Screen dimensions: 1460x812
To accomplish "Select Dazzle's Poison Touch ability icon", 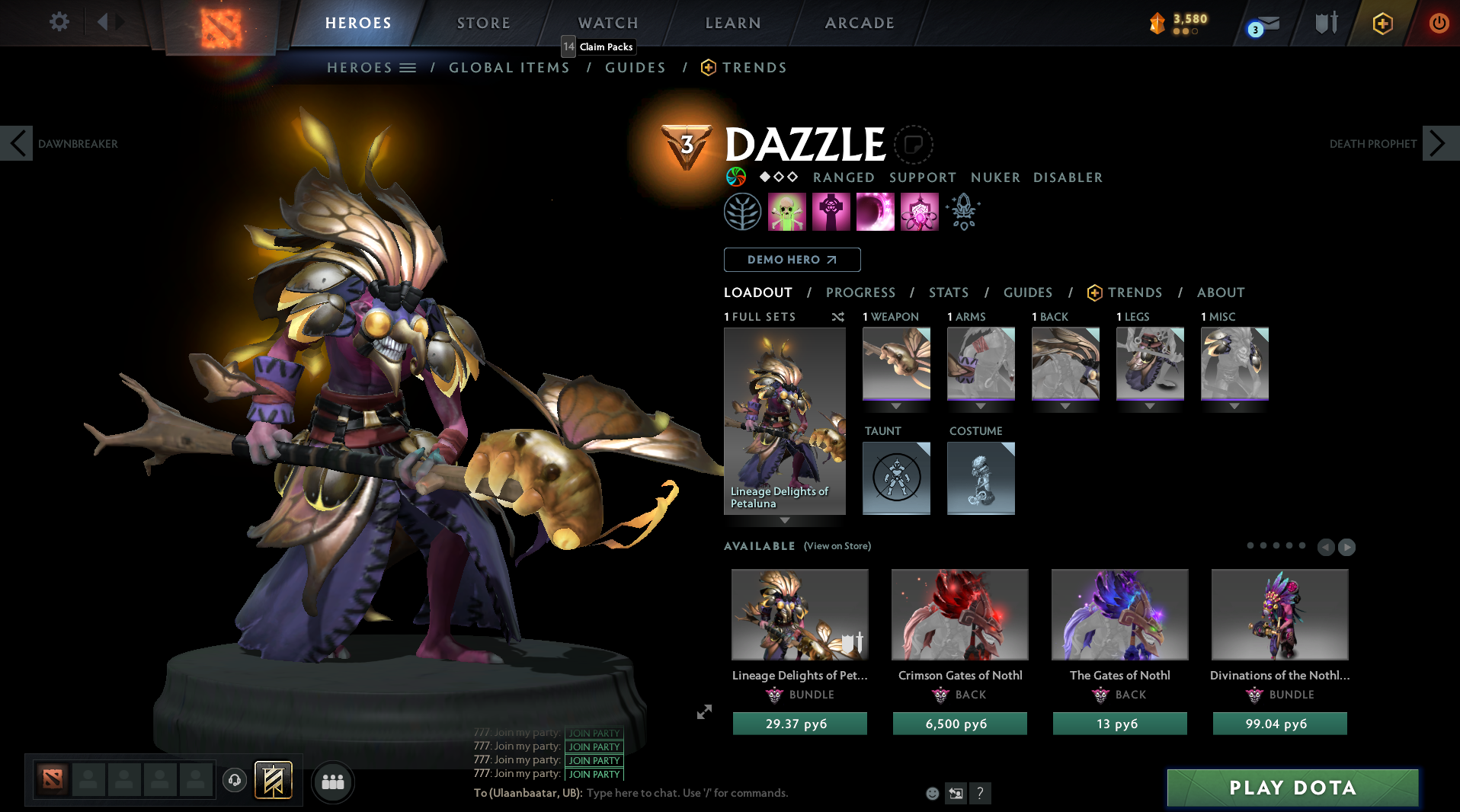I will (786, 212).
